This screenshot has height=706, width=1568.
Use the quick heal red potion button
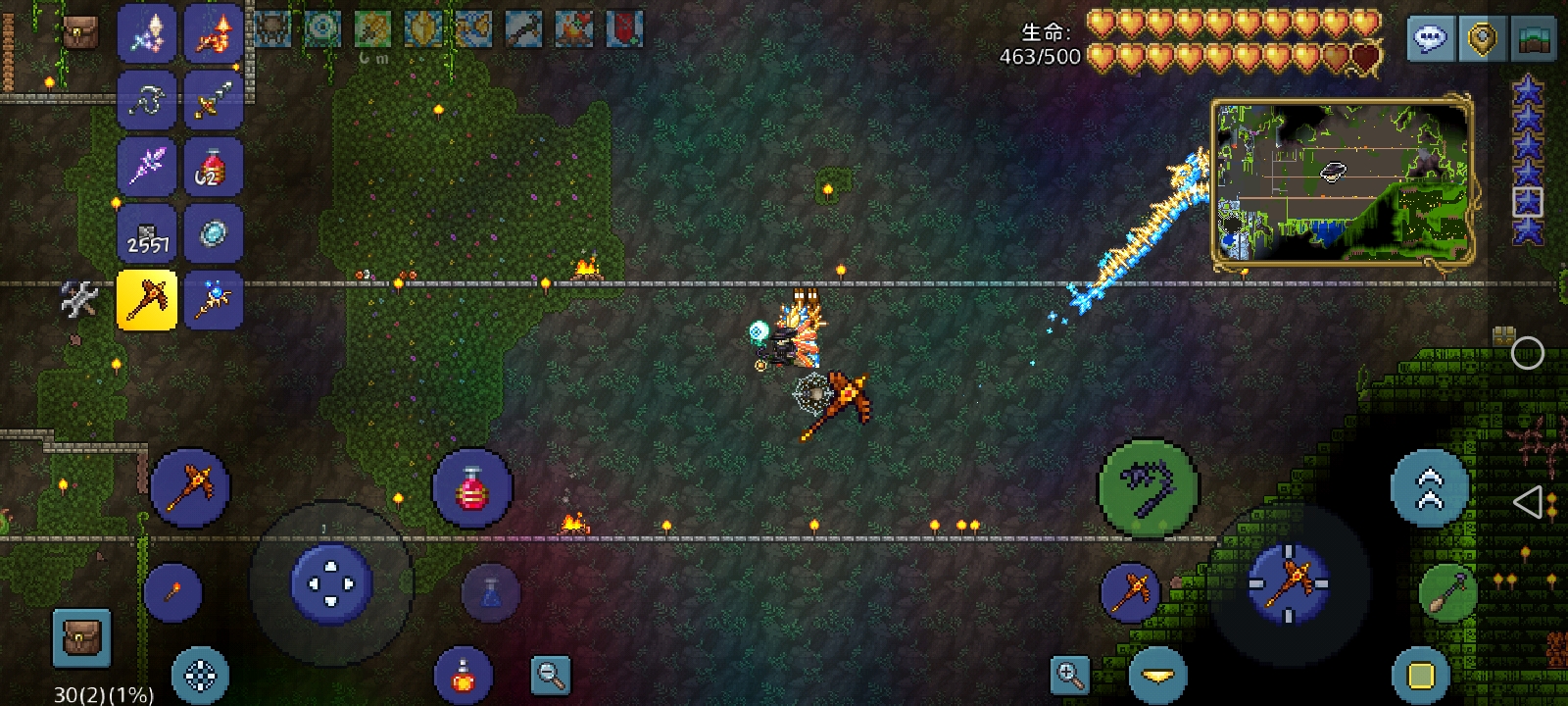coord(472,488)
